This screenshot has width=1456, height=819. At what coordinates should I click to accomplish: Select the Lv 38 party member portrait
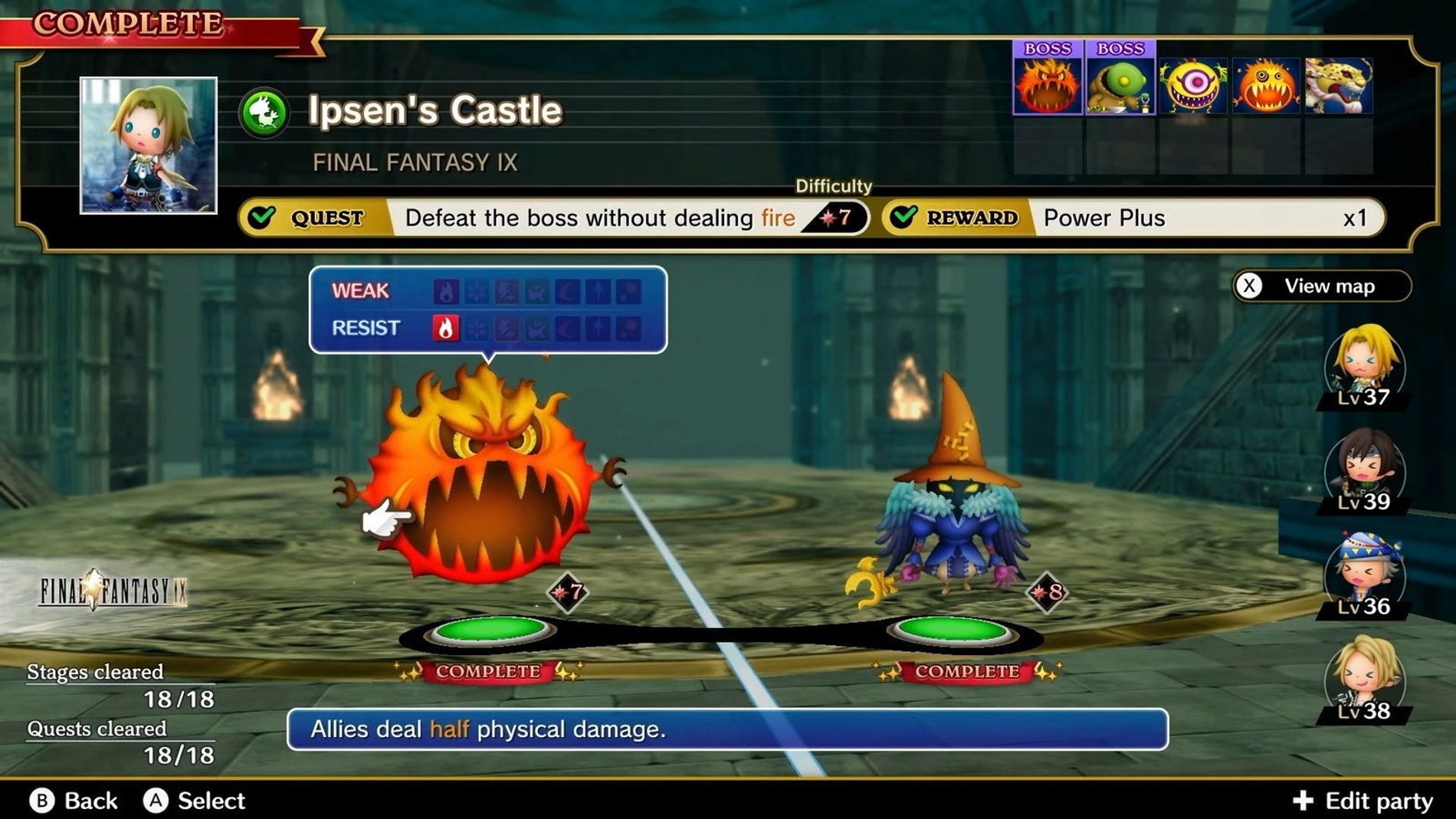[x=1364, y=679]
